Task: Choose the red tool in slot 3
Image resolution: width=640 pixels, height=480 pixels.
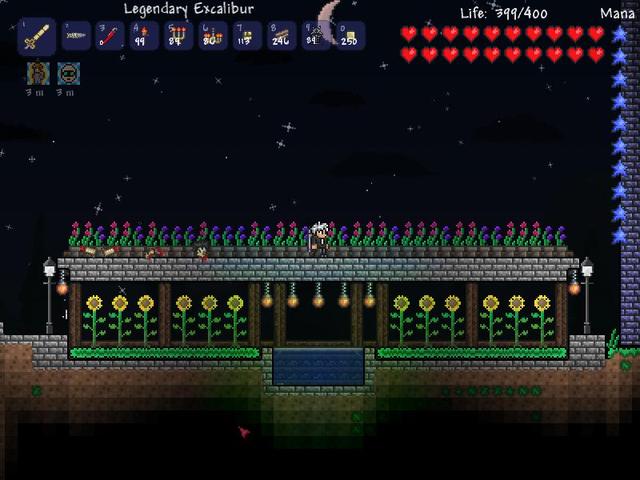Action: [110, 36]
